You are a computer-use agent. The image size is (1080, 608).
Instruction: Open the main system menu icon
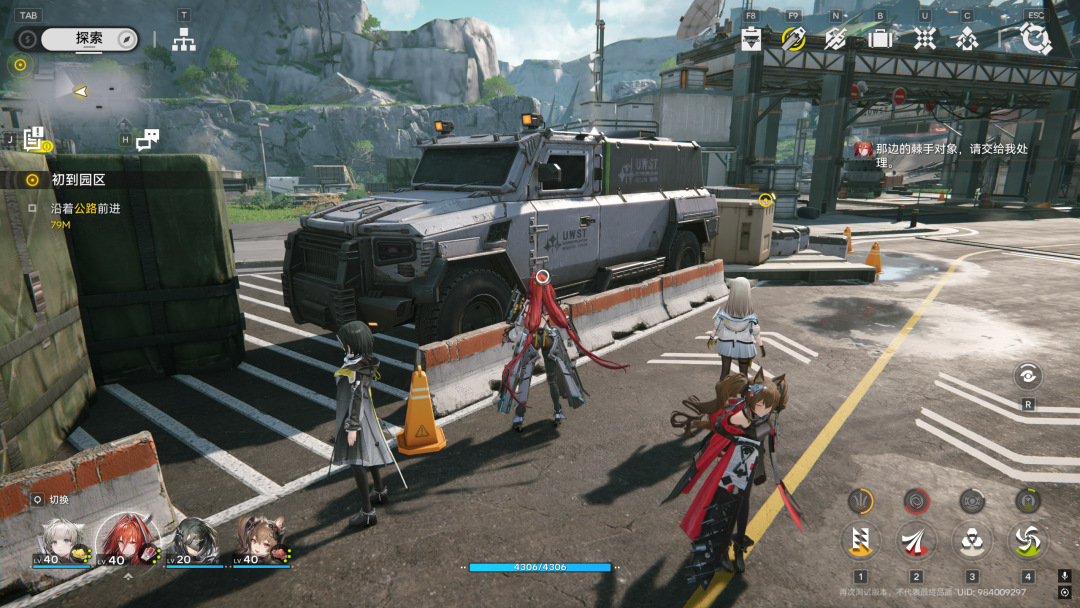point(1035,39)
